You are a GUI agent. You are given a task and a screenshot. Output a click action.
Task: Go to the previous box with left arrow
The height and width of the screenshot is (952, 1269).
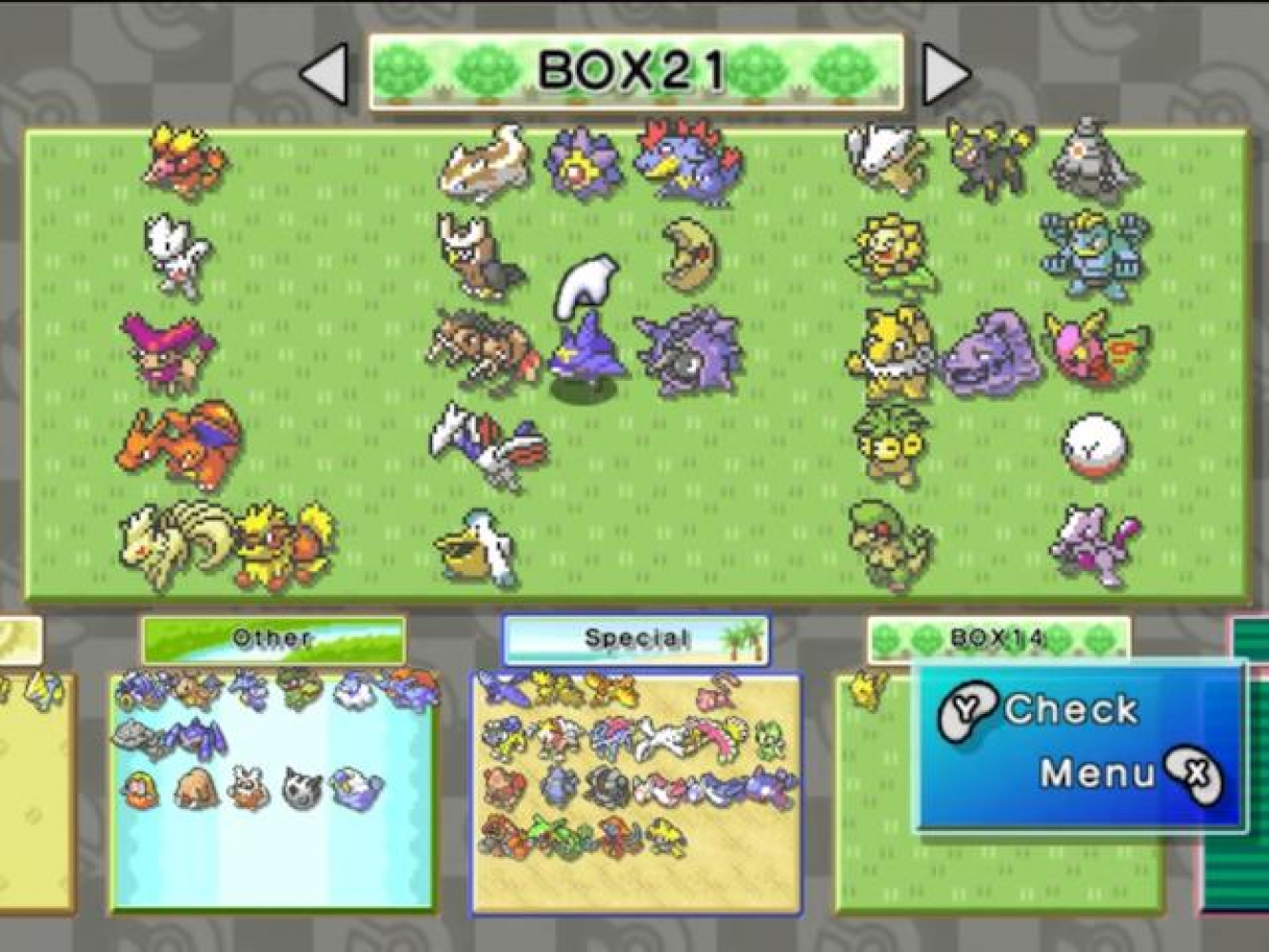pyautogui.click(x=326, y=73)
